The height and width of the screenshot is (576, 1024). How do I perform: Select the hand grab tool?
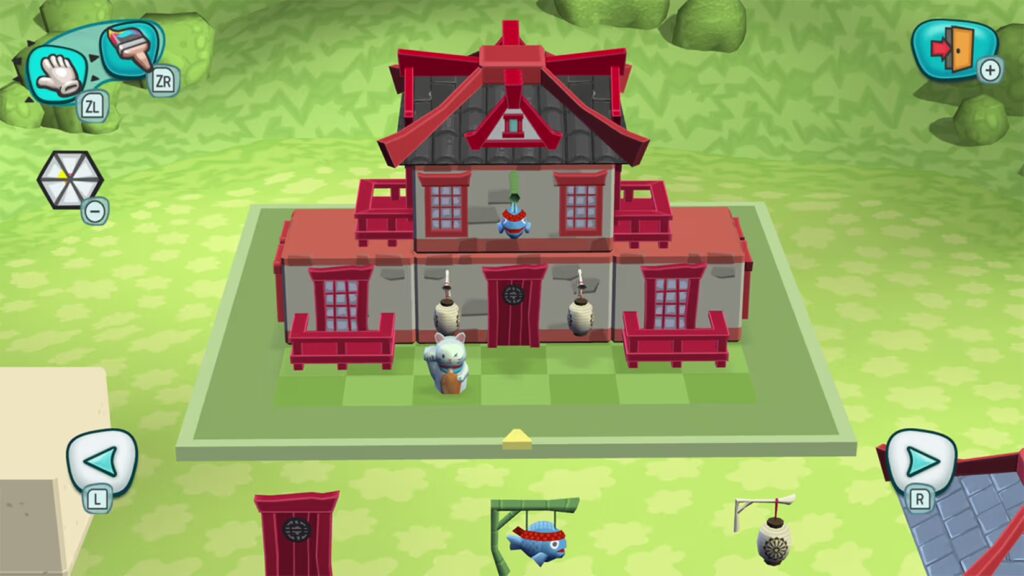(60, 72)
